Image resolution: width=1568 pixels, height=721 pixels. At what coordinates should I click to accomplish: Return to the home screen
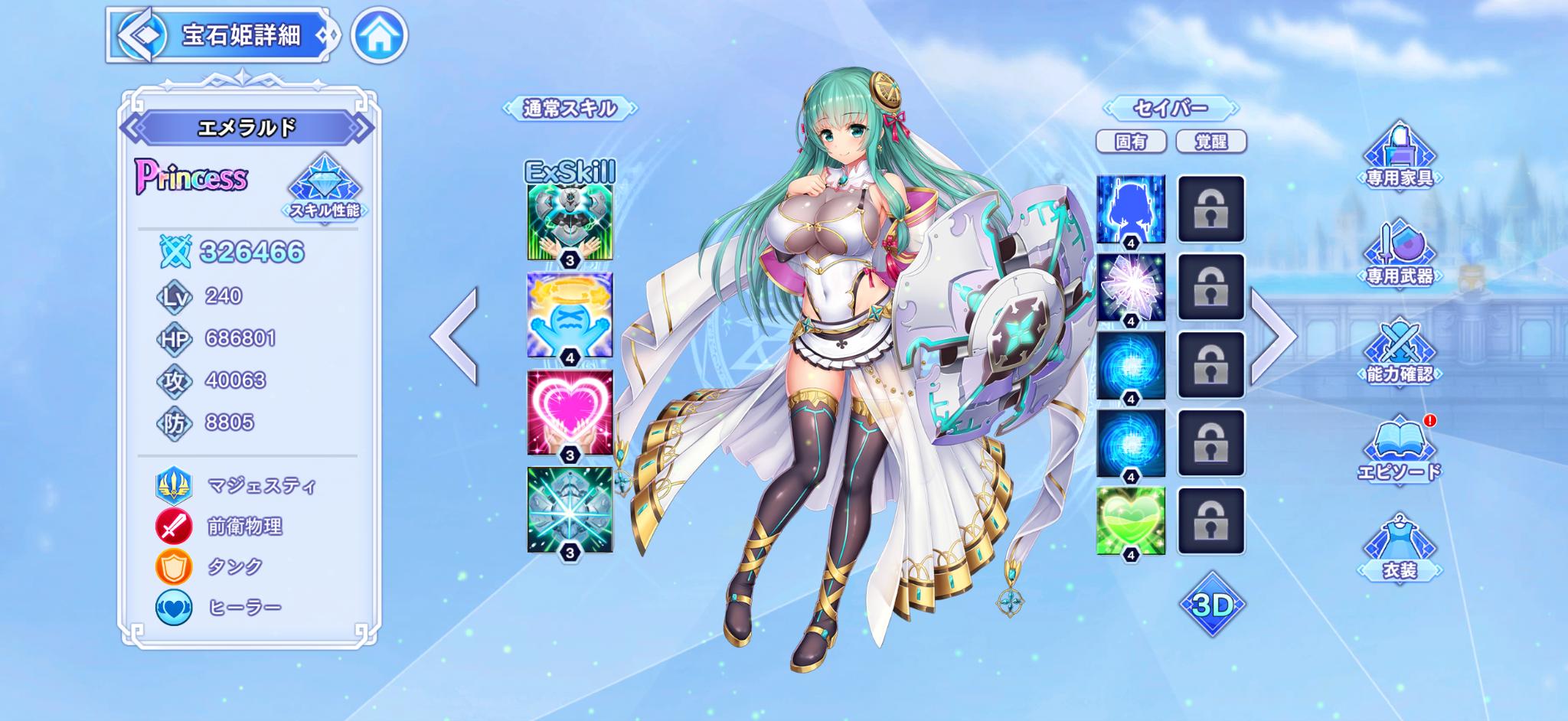[379, 35]
